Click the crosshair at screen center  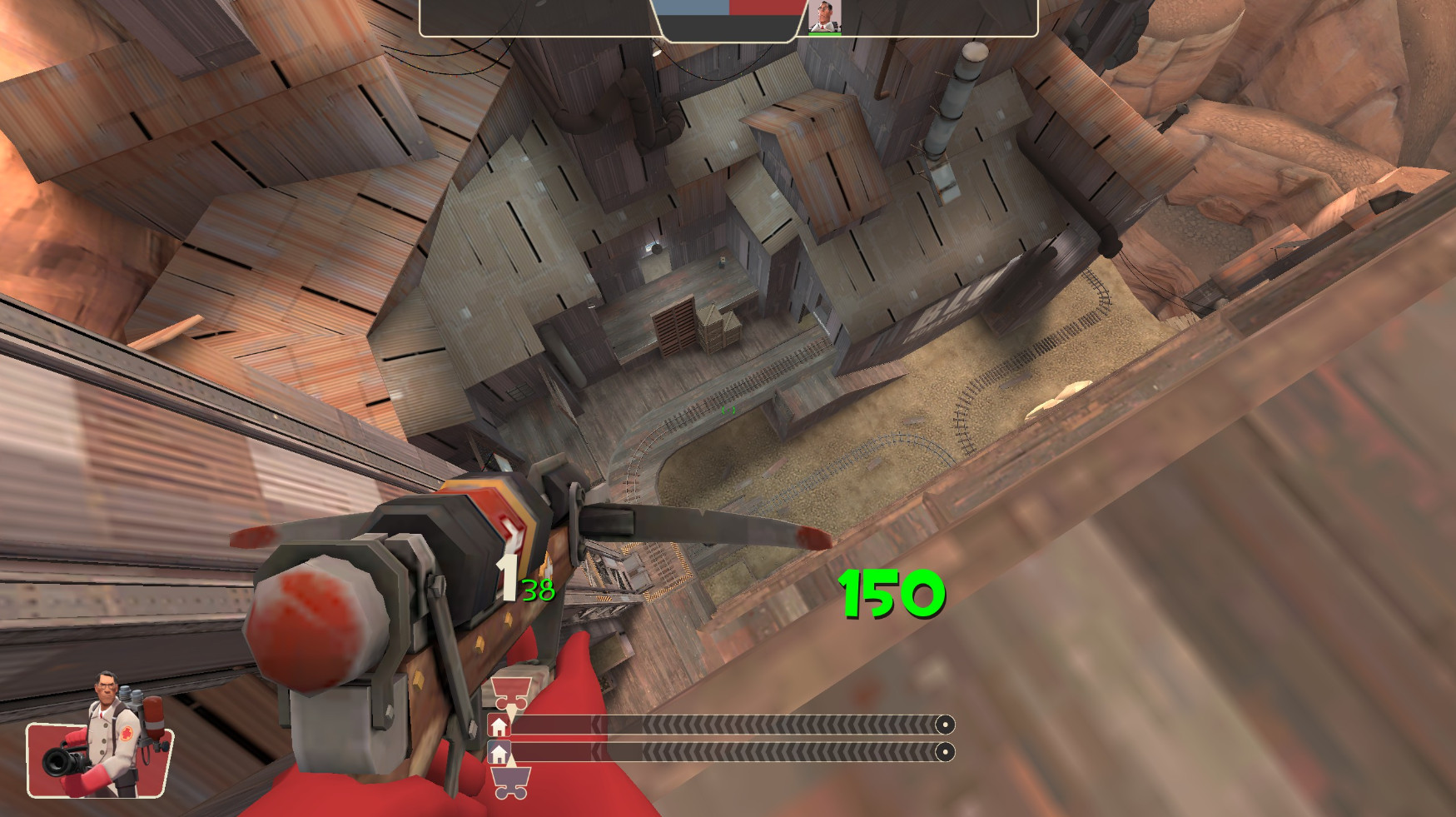(x=728, y=409)
